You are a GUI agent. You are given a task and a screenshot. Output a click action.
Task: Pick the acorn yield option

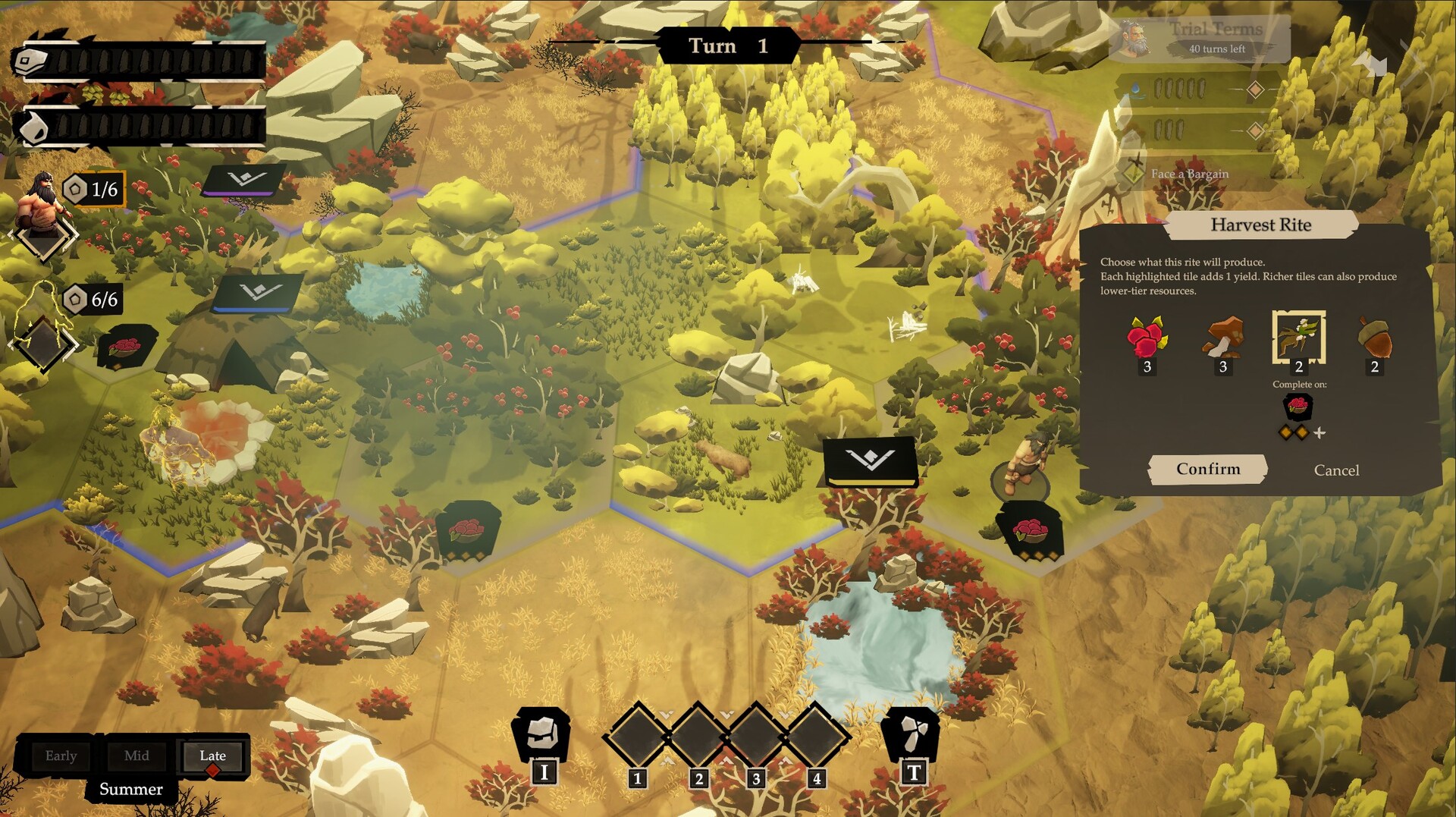click(1374, 339)
